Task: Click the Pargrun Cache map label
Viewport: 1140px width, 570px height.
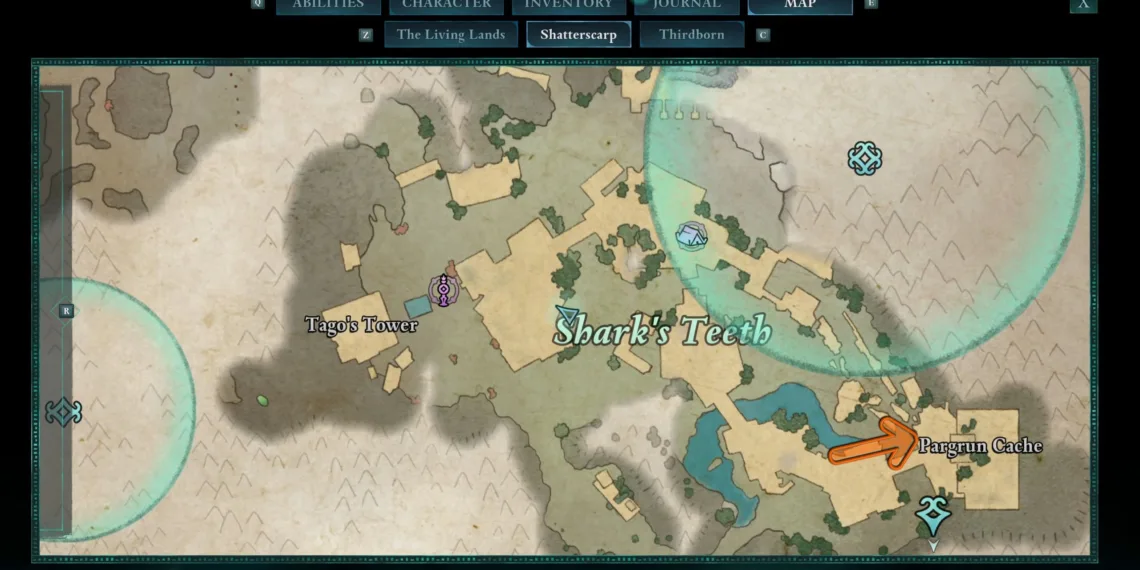Action: [x=980, y=446]
